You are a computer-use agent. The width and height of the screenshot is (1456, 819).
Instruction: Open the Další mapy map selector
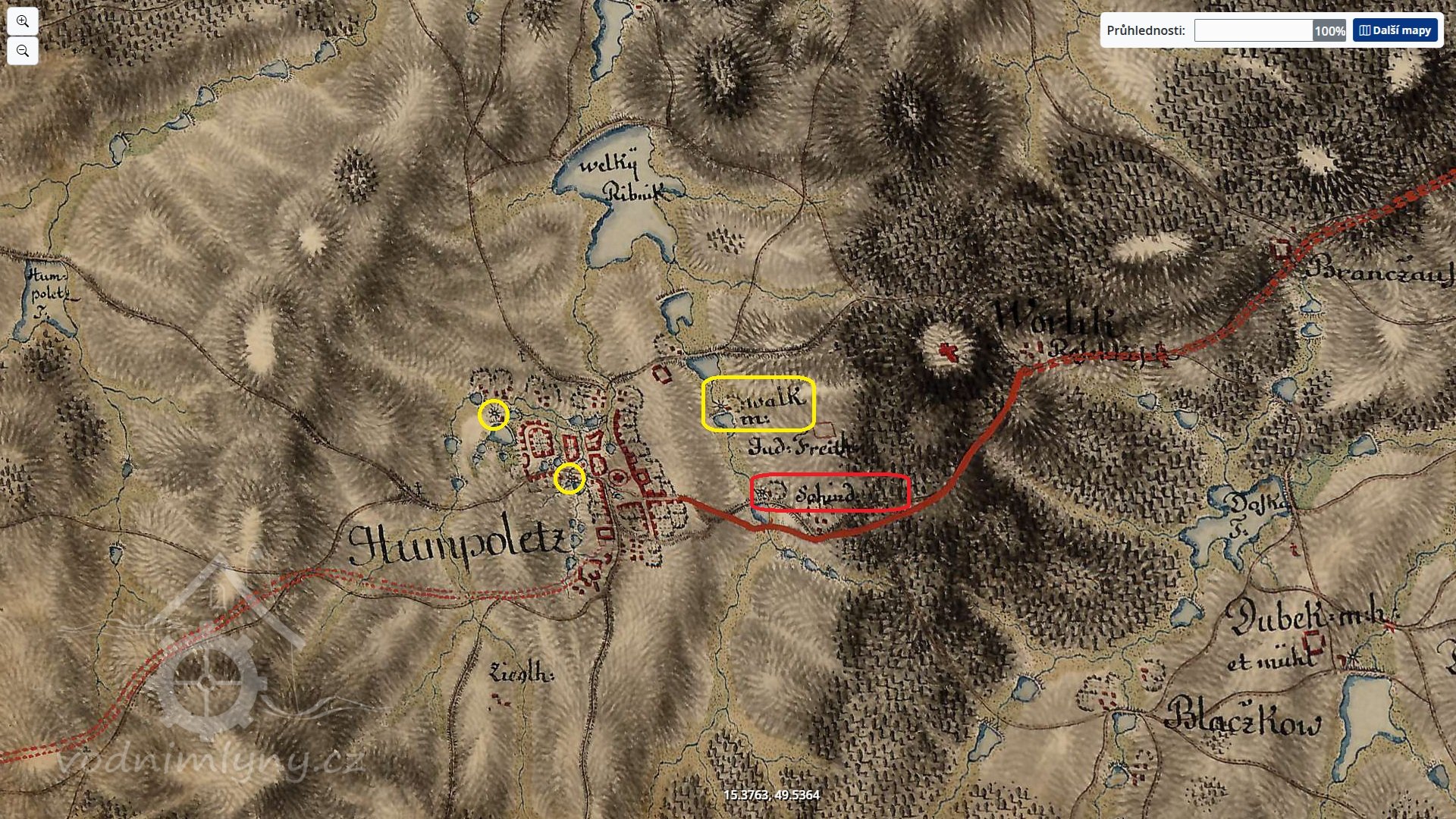[x=1395, y=30]
